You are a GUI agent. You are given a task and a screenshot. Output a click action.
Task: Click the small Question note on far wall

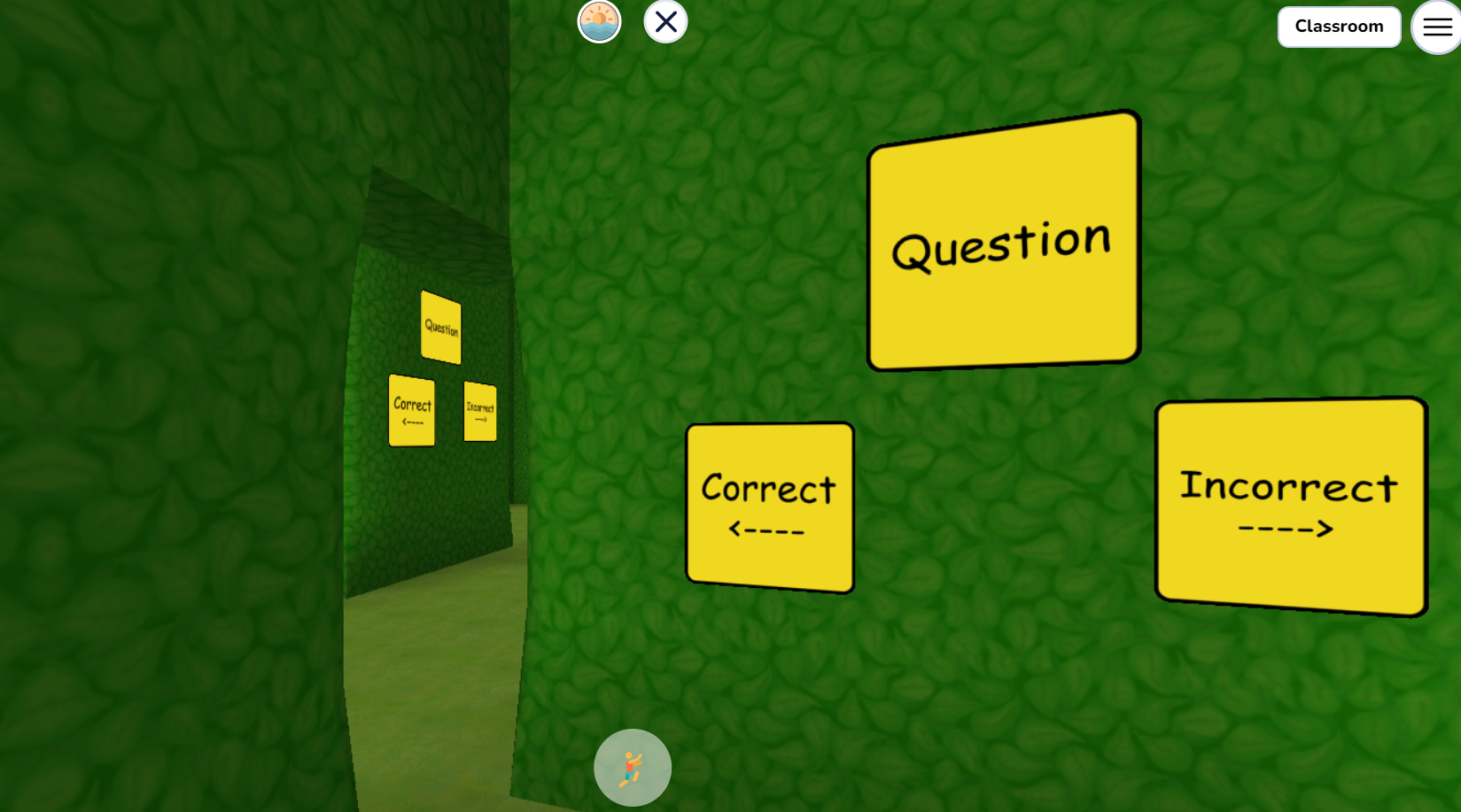click(x=440, y=327)
